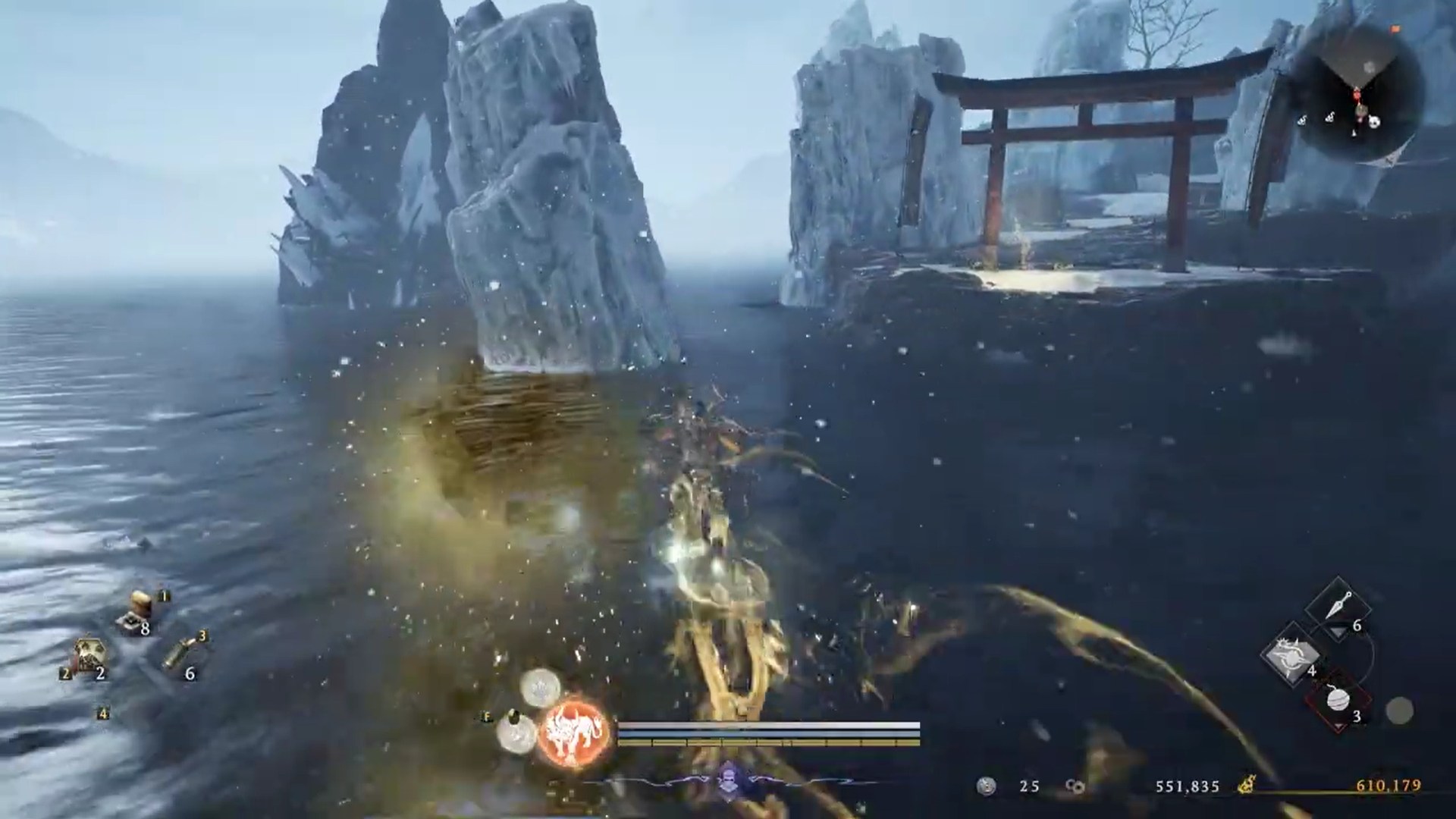Click the bottle item icon in slot 3
The image size is (1456, 819).
[178, 653]
